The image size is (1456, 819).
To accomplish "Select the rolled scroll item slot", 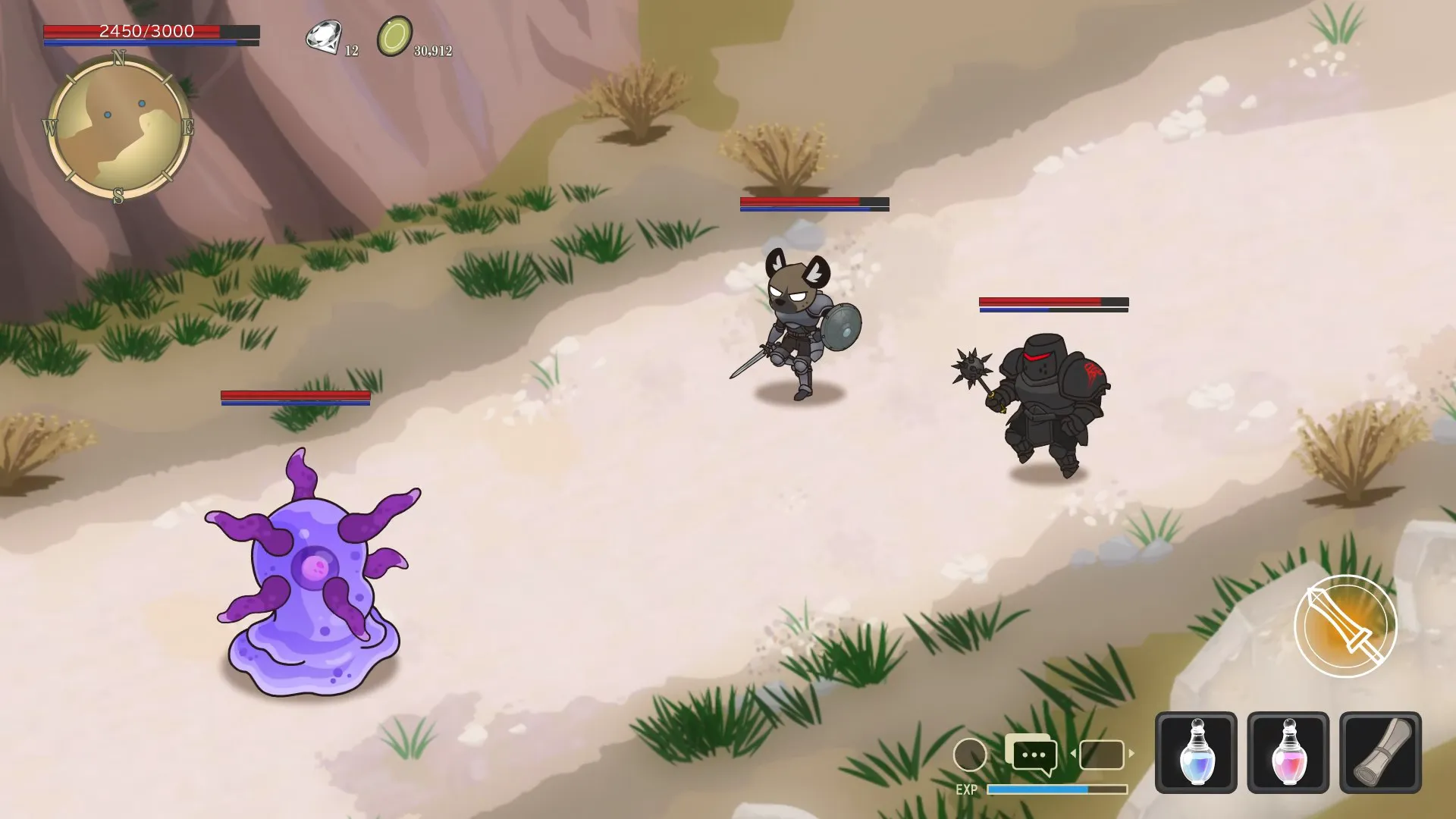I will click(1380, 752).
